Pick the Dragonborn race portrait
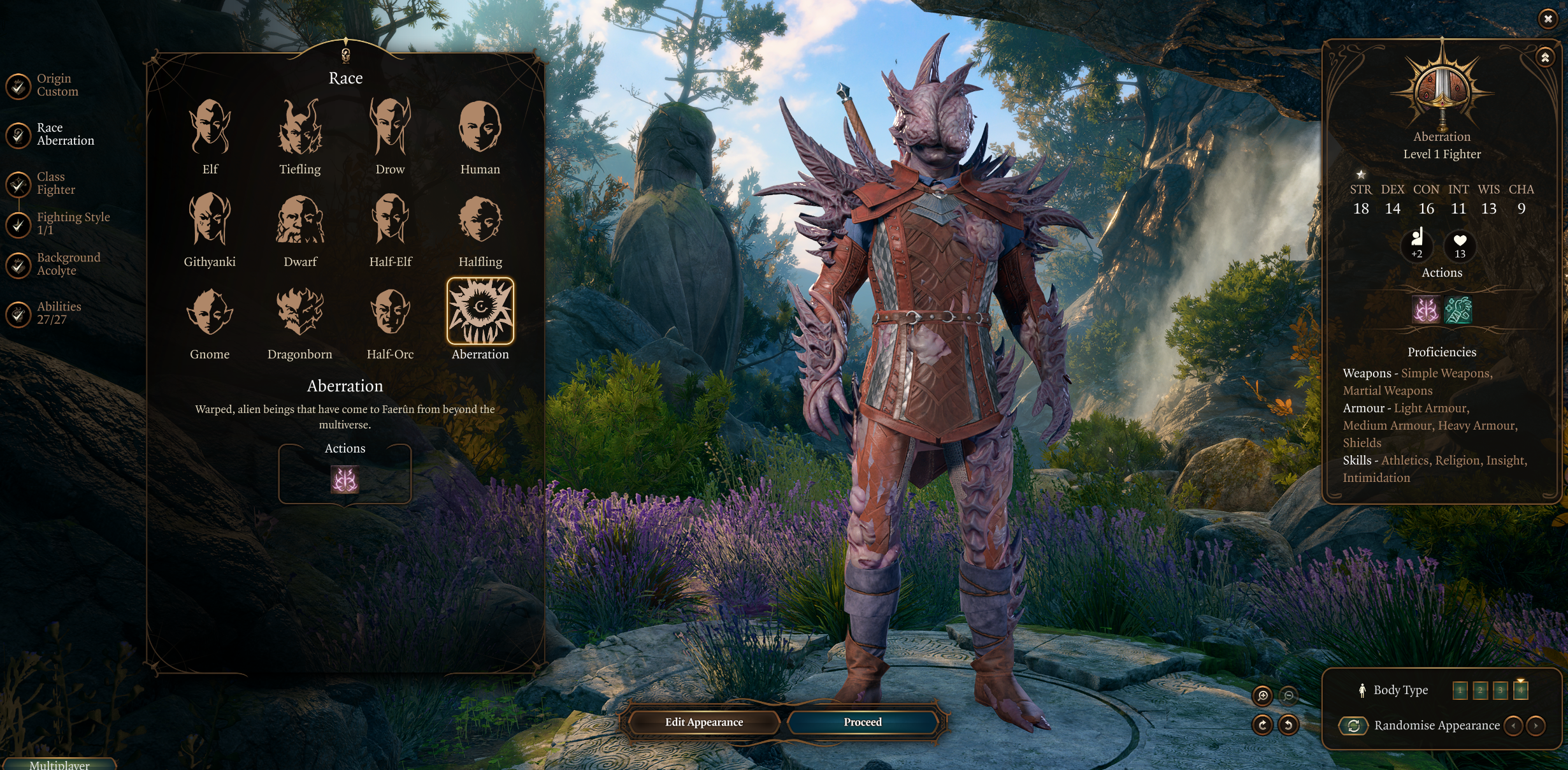The image size is (1568, 770). [x=299, y=312]
